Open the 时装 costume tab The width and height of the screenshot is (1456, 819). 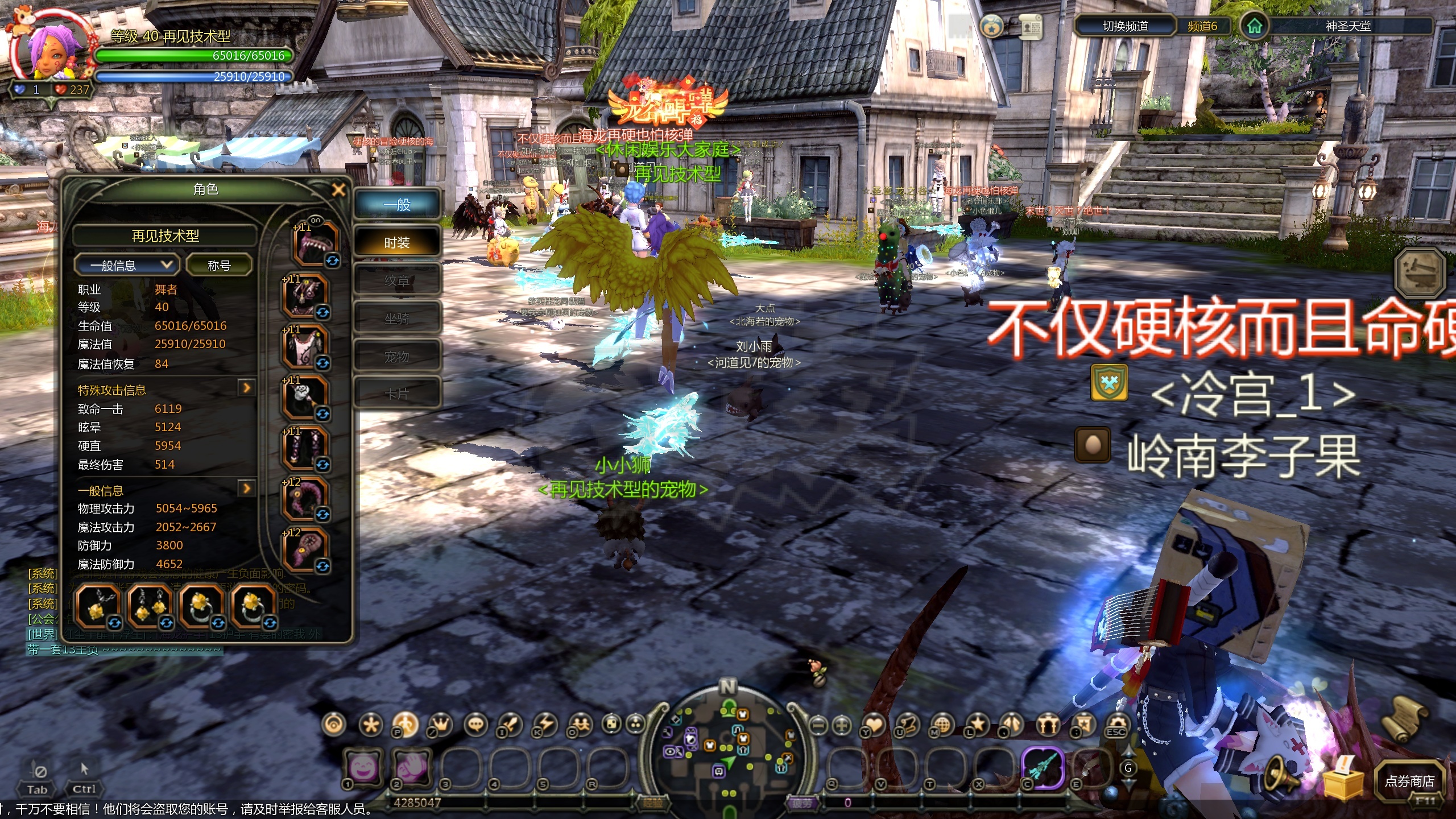pyautogui.click(x=397, y=243)
